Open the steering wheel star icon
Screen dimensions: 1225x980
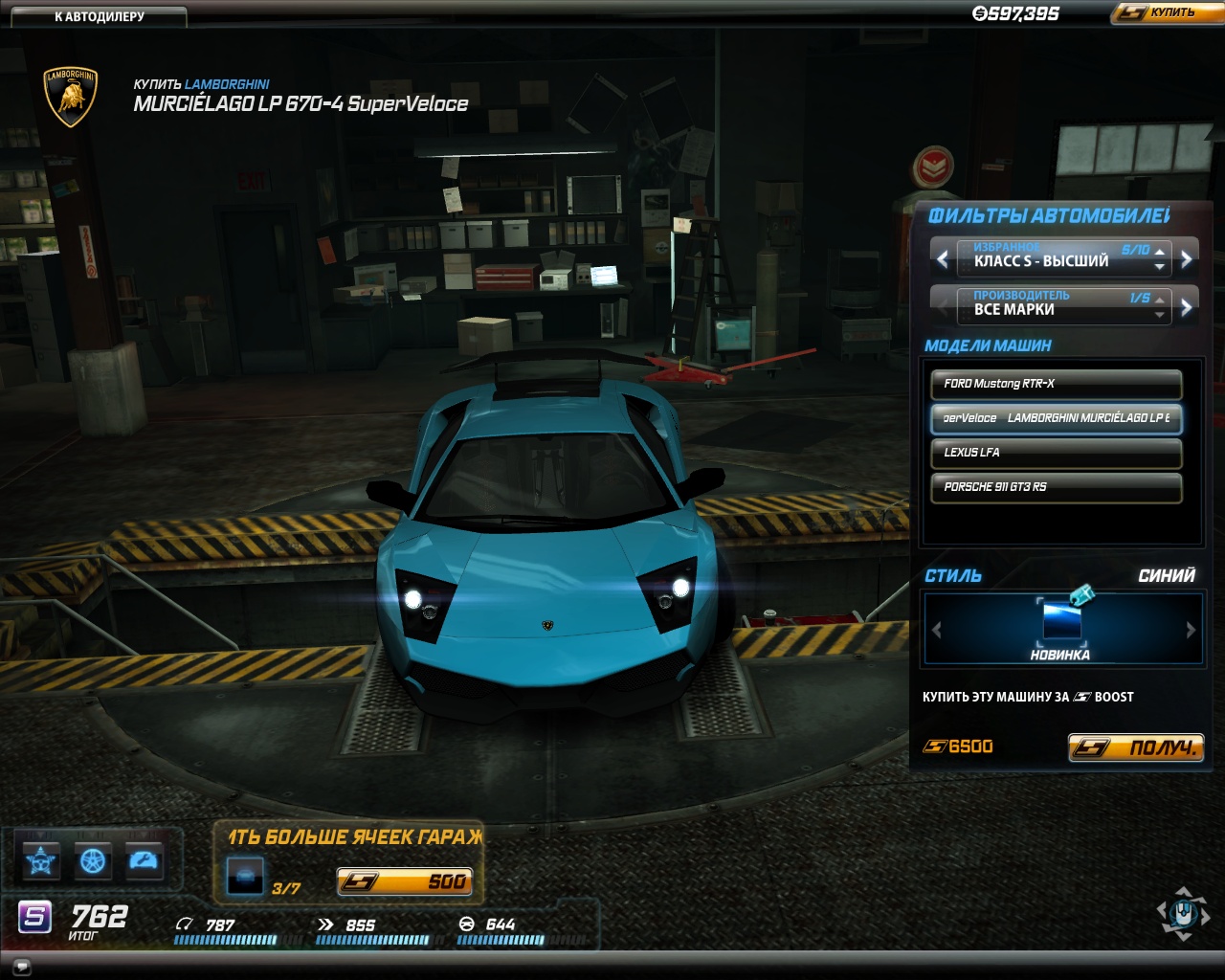click(40, 862)
